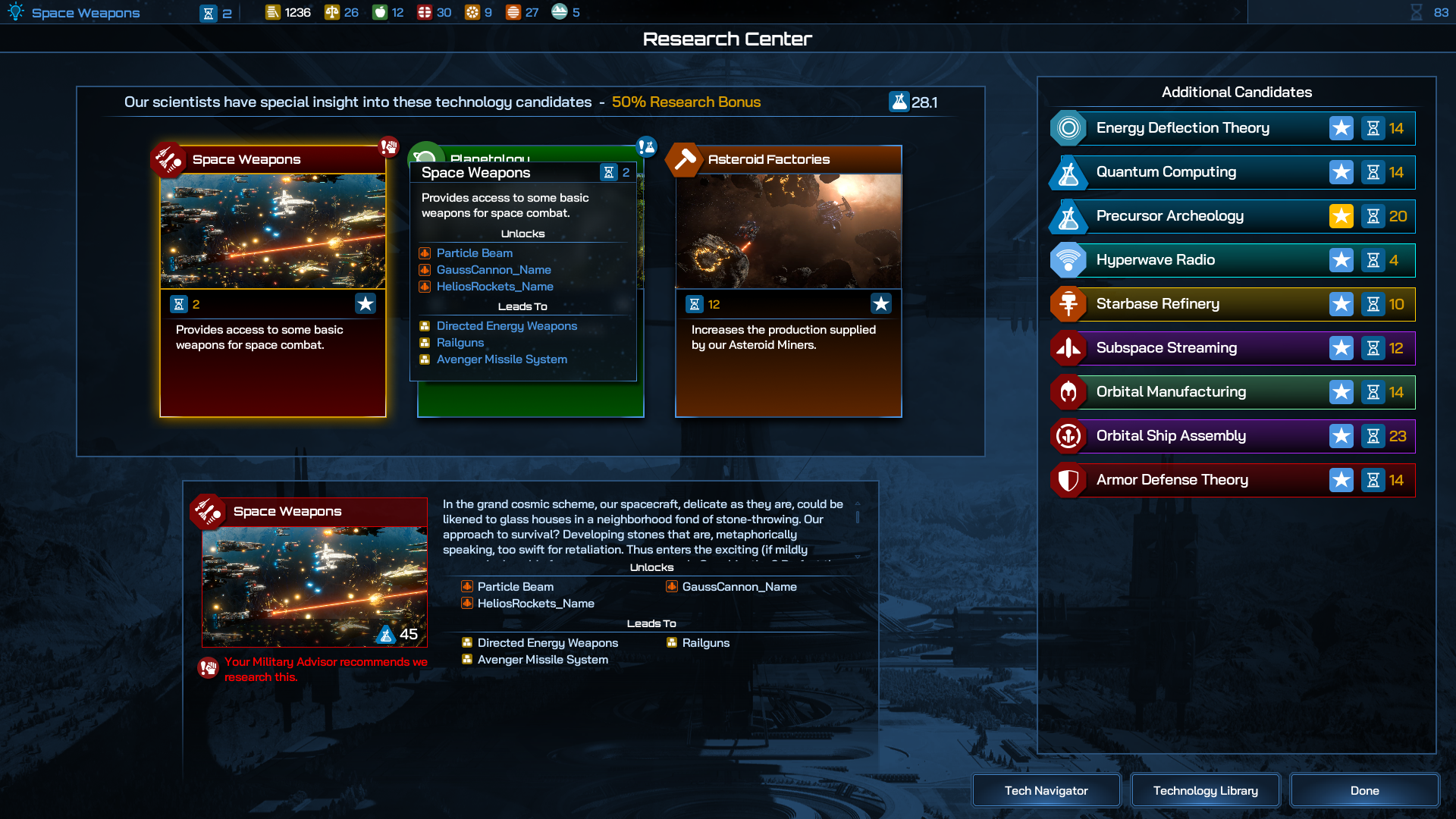This screenshot has height=819, width=1456.
Task: Choose Orbital Manufacturing technology
Action: [1170, 392]
